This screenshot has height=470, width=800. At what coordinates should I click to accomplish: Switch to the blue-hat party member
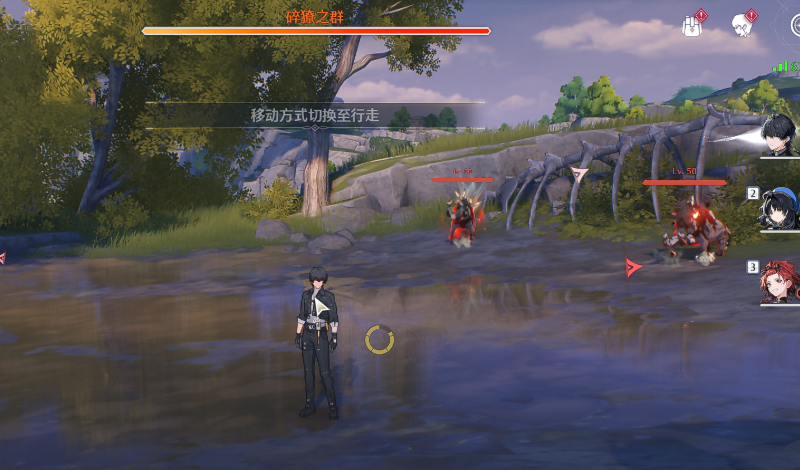tap(780, 209)
